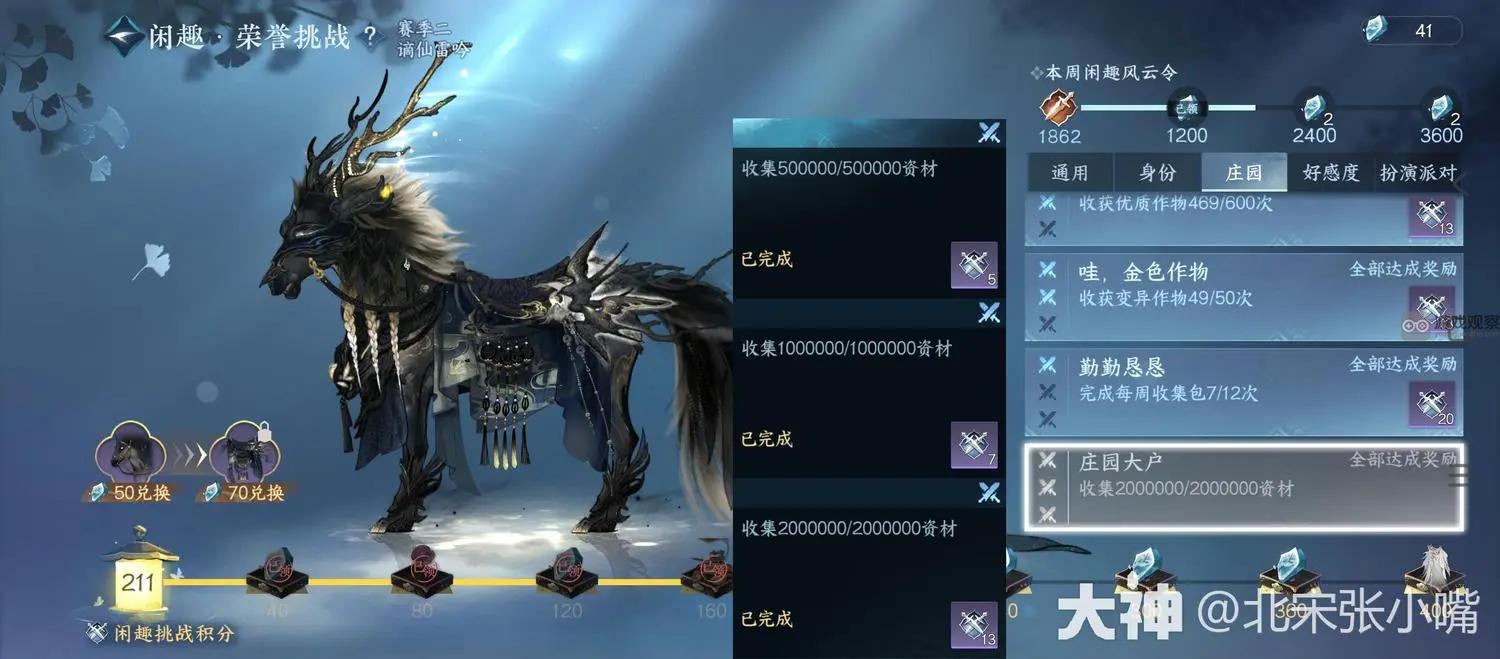1500x659 pixels.
Task: Switch to the 身份 tab
Action: [x=1157, y=173]
